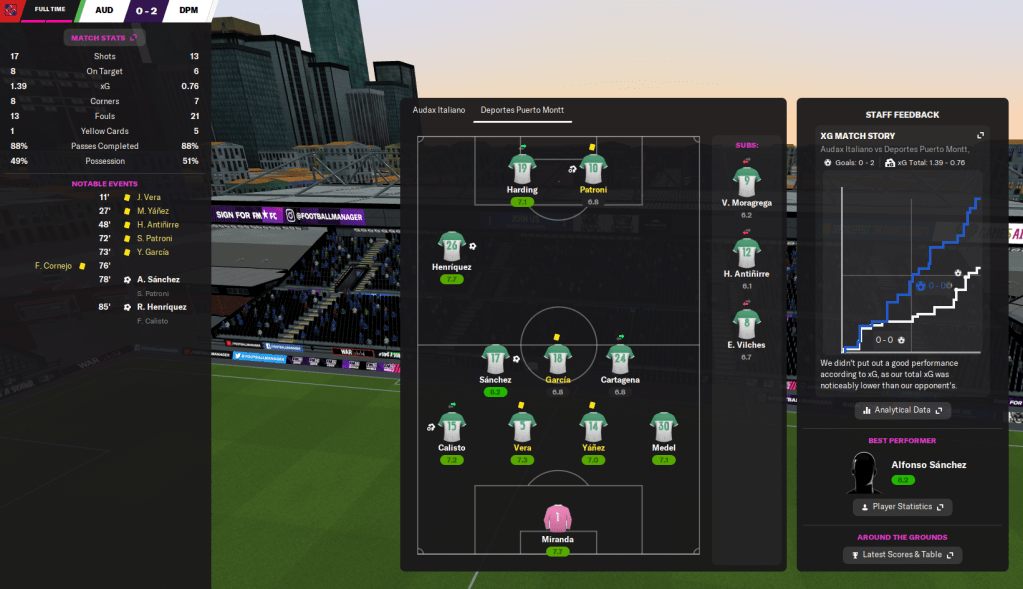
Task: Click the A. Sánchez goal event
Action: (x=158, y=280)
